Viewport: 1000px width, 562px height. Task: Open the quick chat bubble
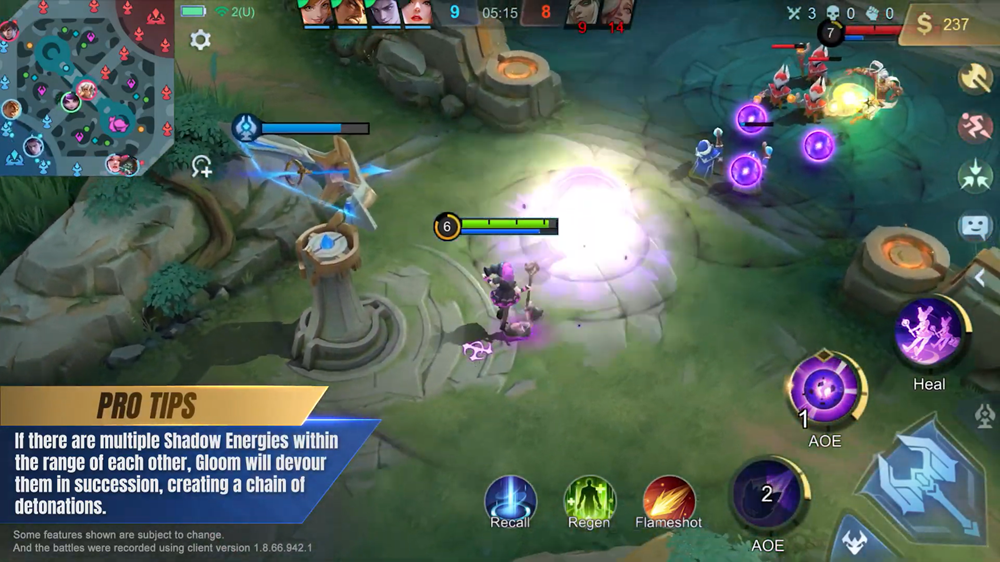pos(974,227)
